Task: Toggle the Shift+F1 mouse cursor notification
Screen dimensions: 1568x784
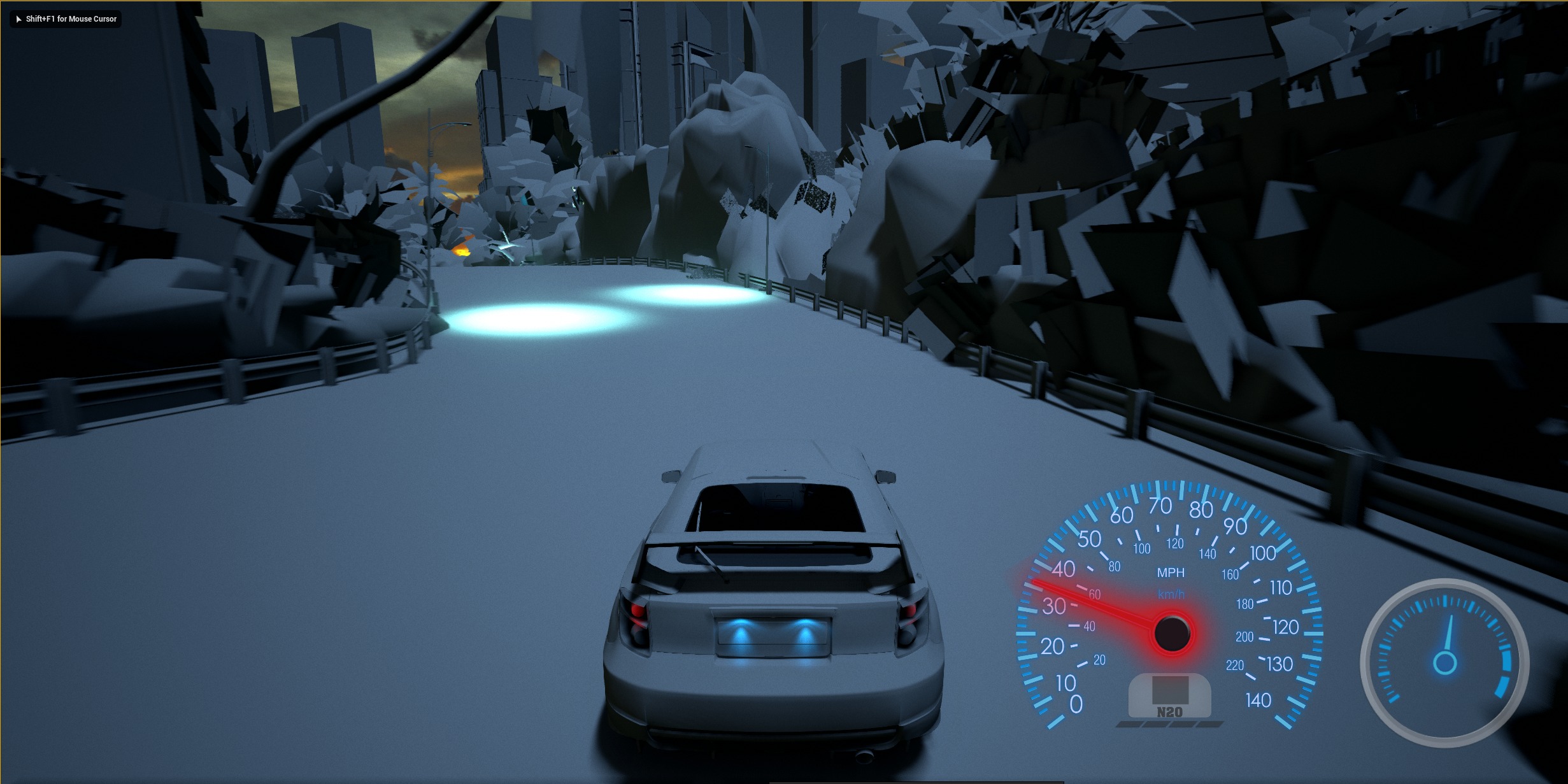Action: (x=66, y=19)
